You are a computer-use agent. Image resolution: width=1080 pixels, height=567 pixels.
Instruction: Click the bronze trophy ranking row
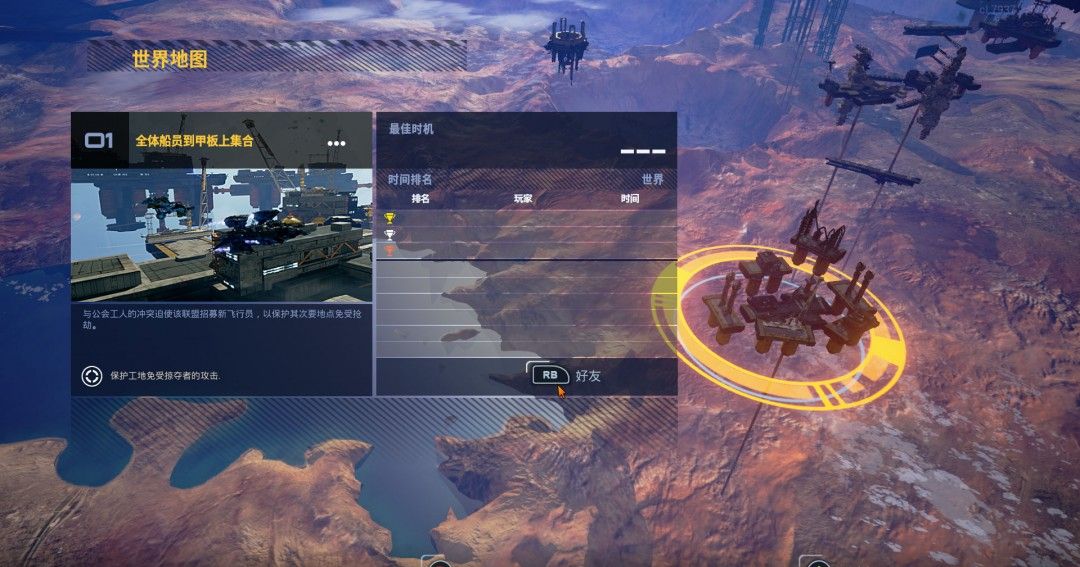526,251
